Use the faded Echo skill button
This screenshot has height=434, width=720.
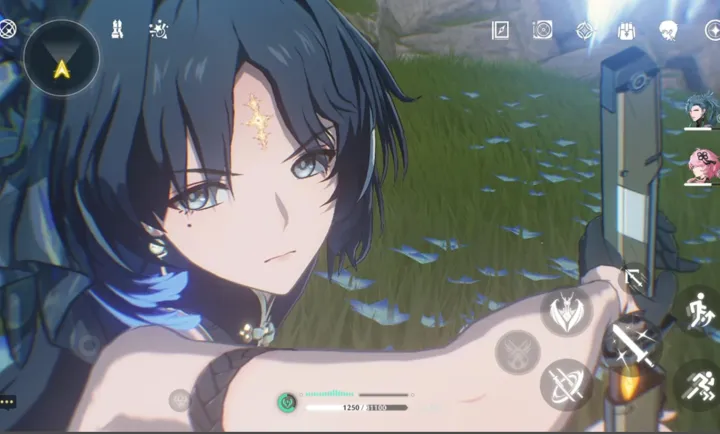coord(518,349)
